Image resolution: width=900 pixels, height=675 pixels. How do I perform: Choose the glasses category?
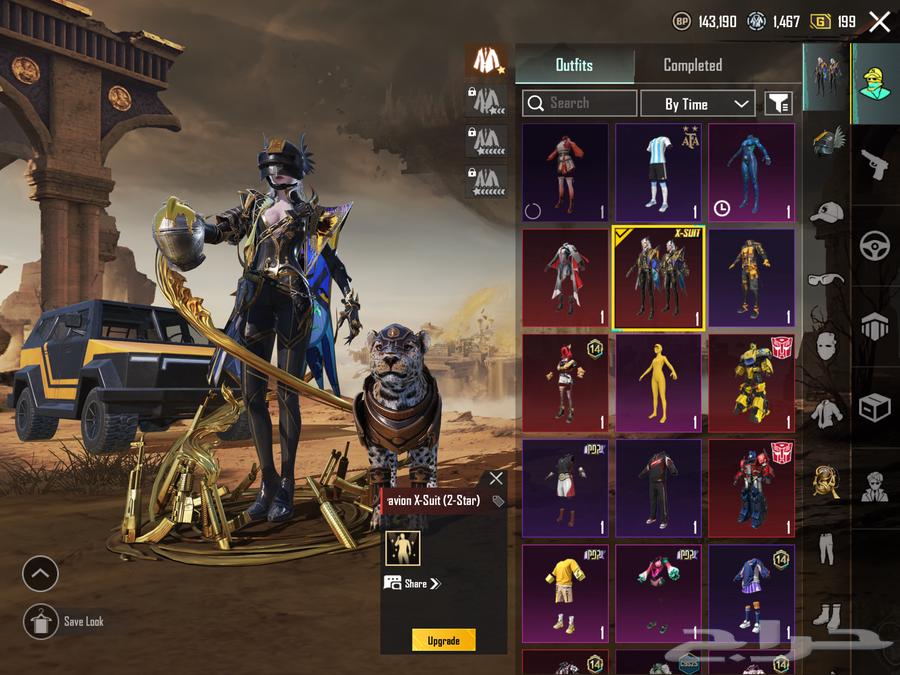point(826,279)
